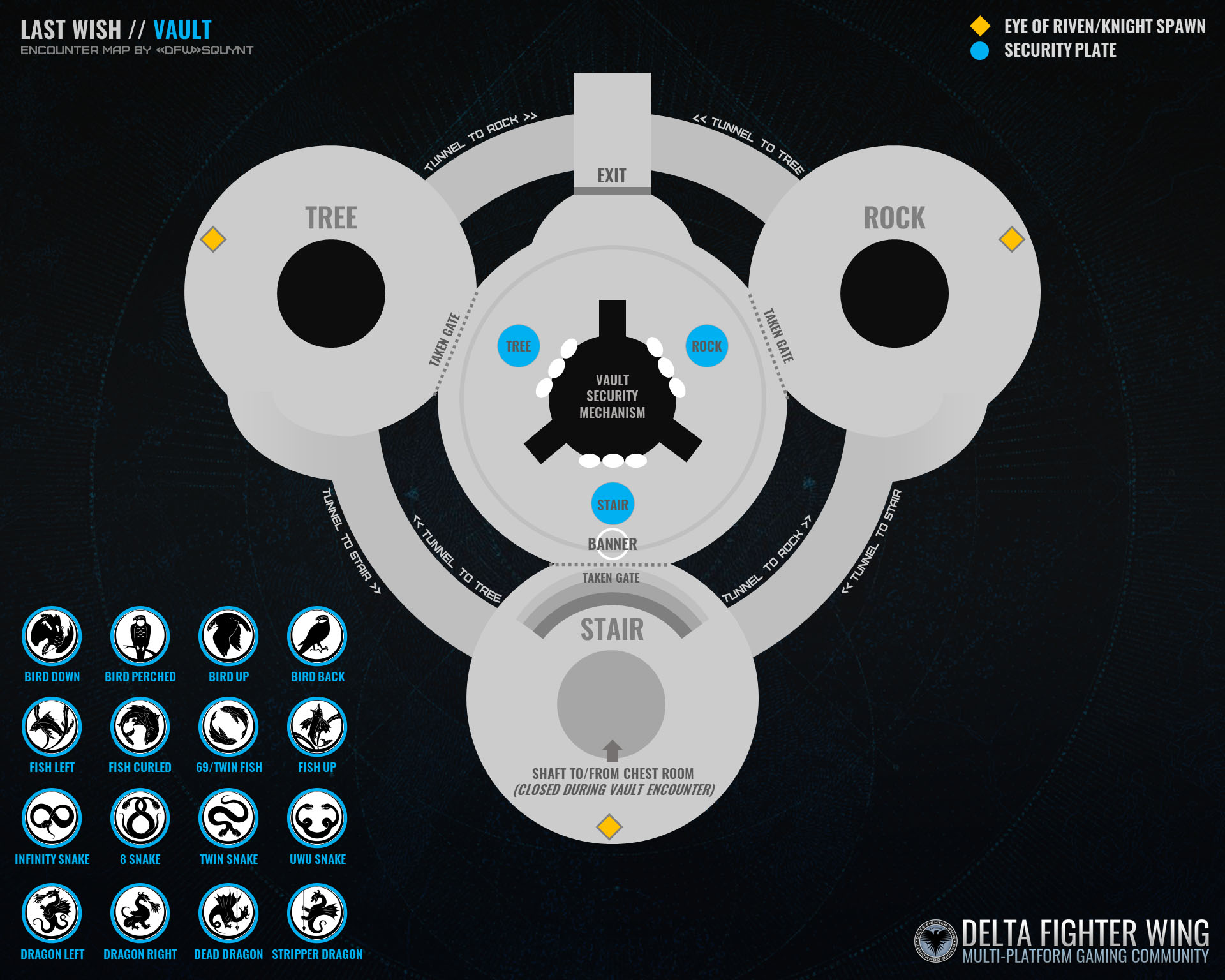
Task: Choose the blue STAIR security plate marker
Action: (x=612, y=505)
